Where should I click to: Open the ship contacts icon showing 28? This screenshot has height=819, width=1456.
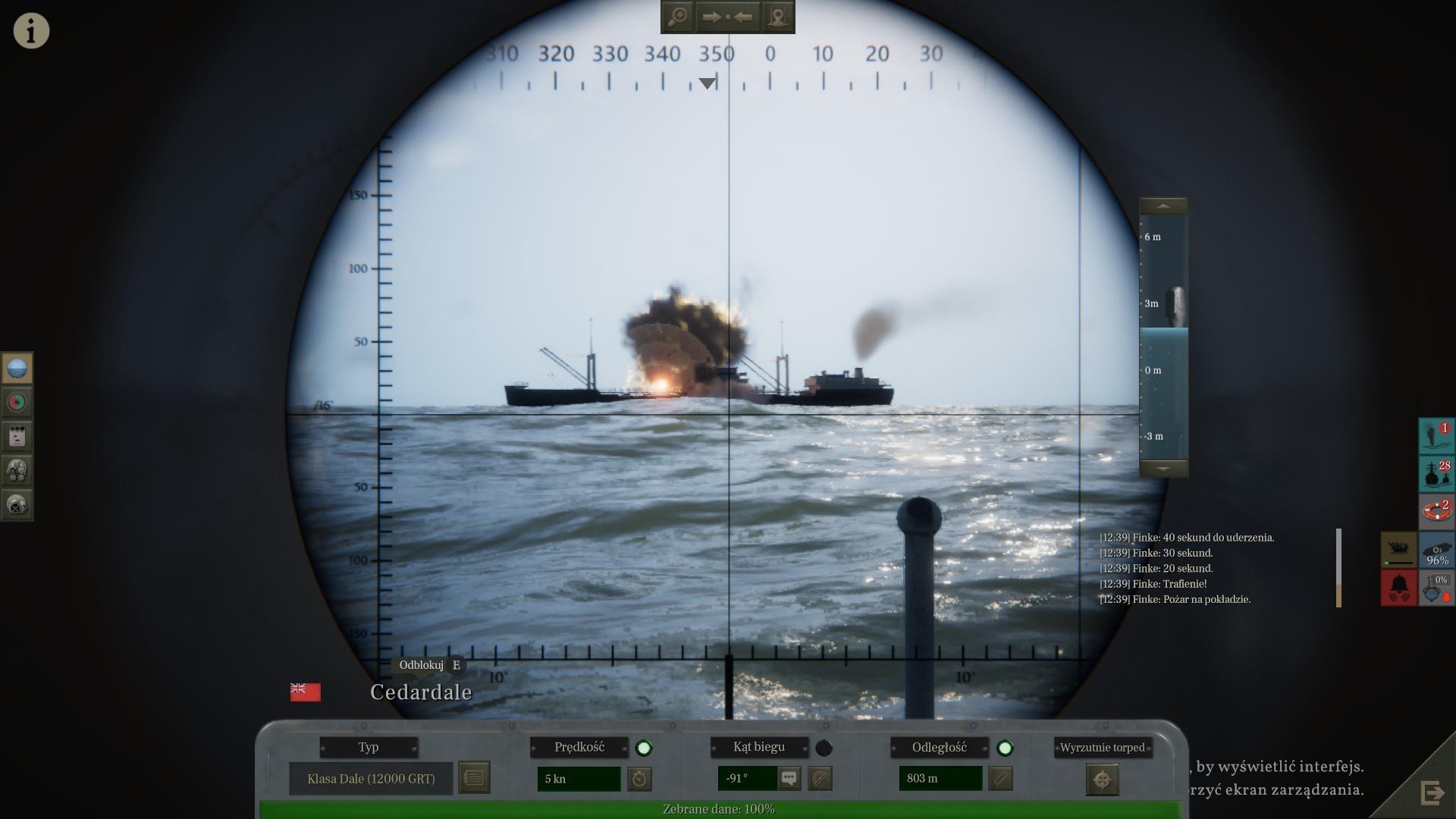[1436, 473]
